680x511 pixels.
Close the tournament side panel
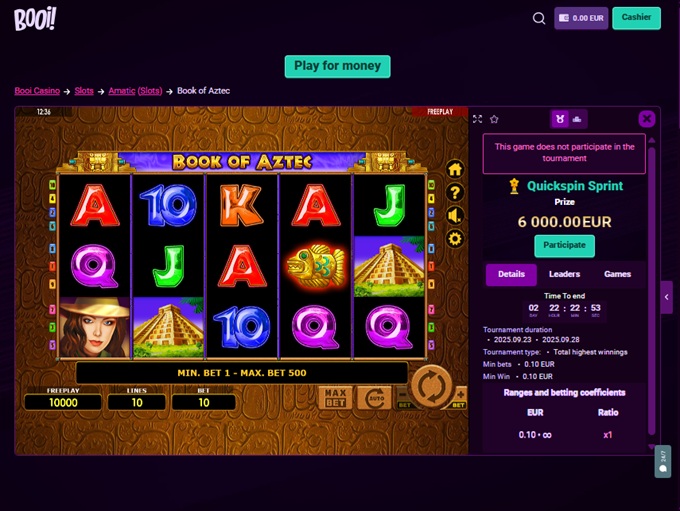click(647, 119)
